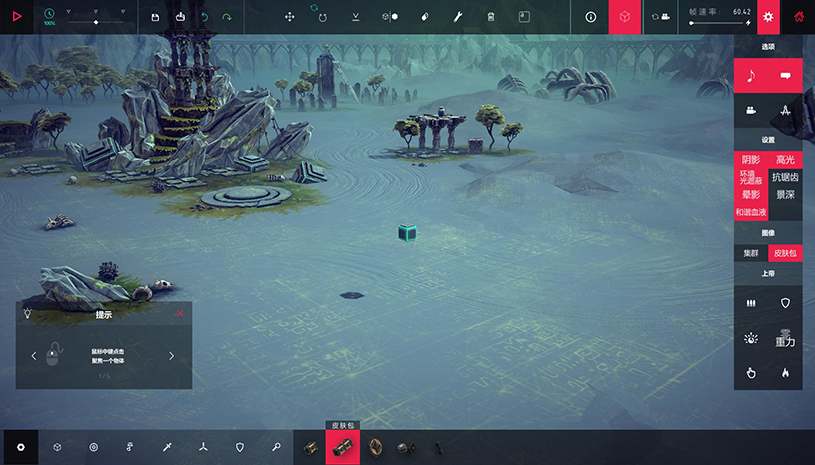
Task: Toggle the music note option
Action: click(751, 76)
